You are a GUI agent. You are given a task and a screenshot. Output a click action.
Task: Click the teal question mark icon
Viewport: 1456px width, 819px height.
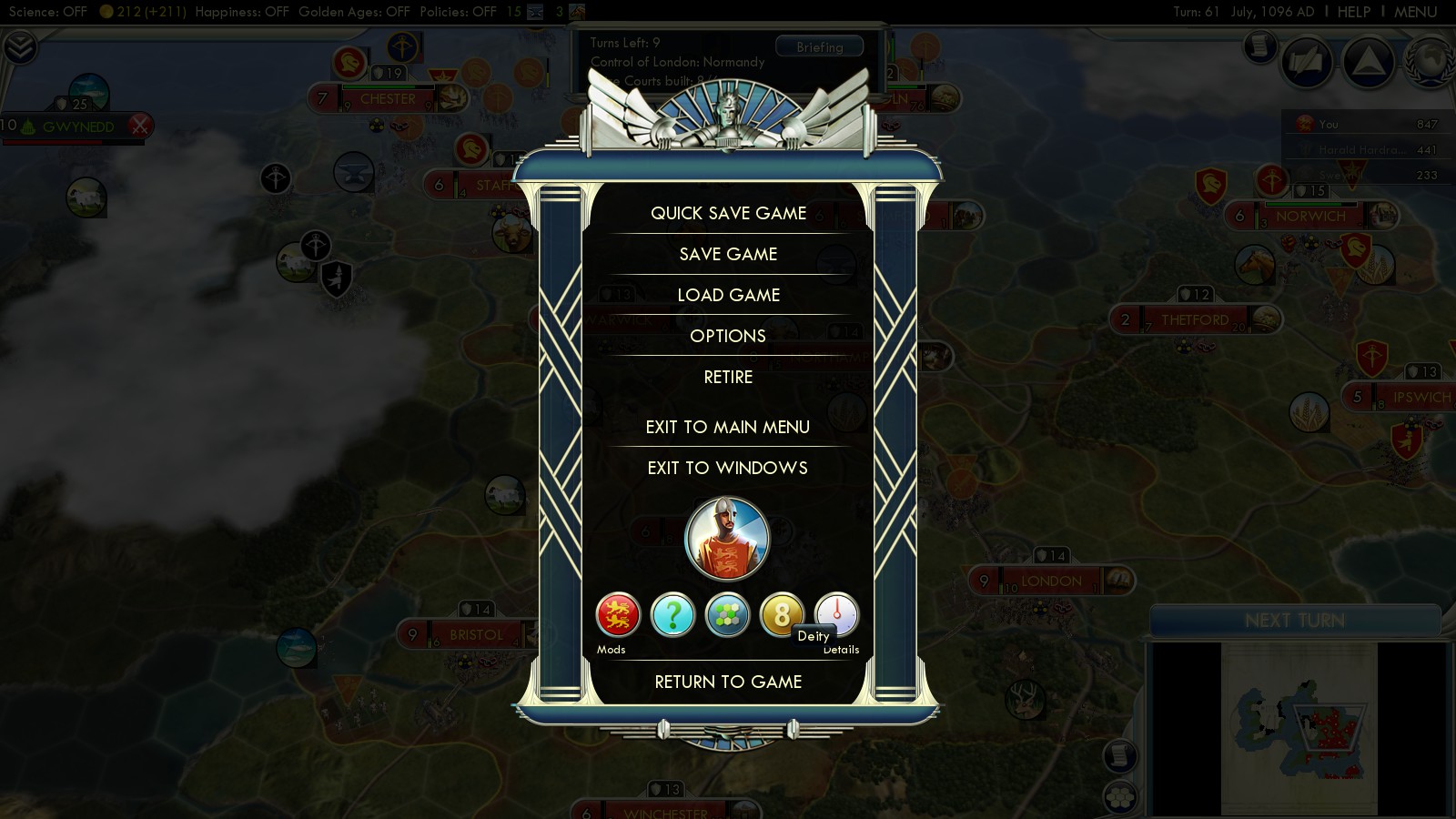click(x=672, y=615)
